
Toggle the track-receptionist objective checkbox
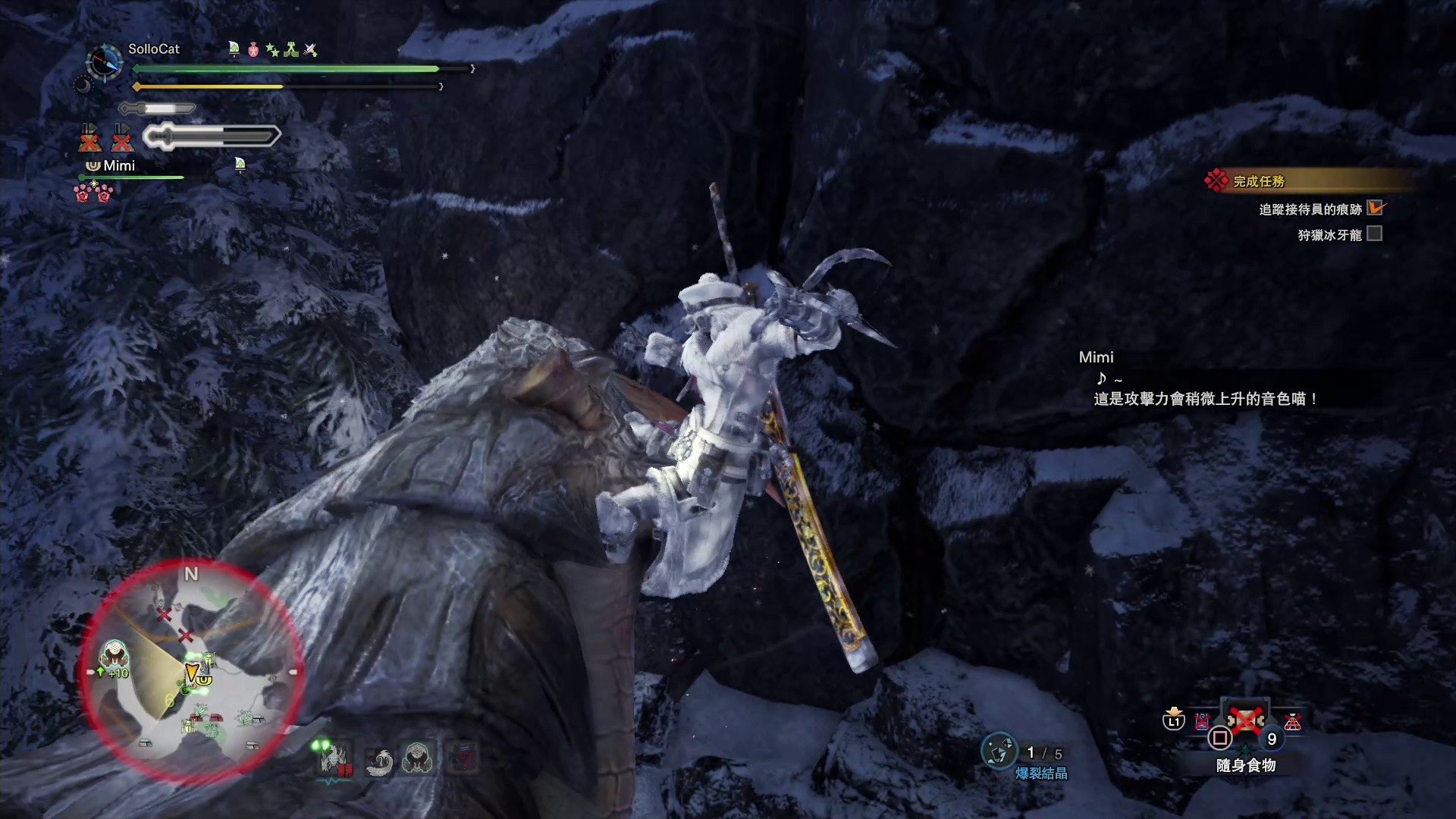[x=1375, y=208]
